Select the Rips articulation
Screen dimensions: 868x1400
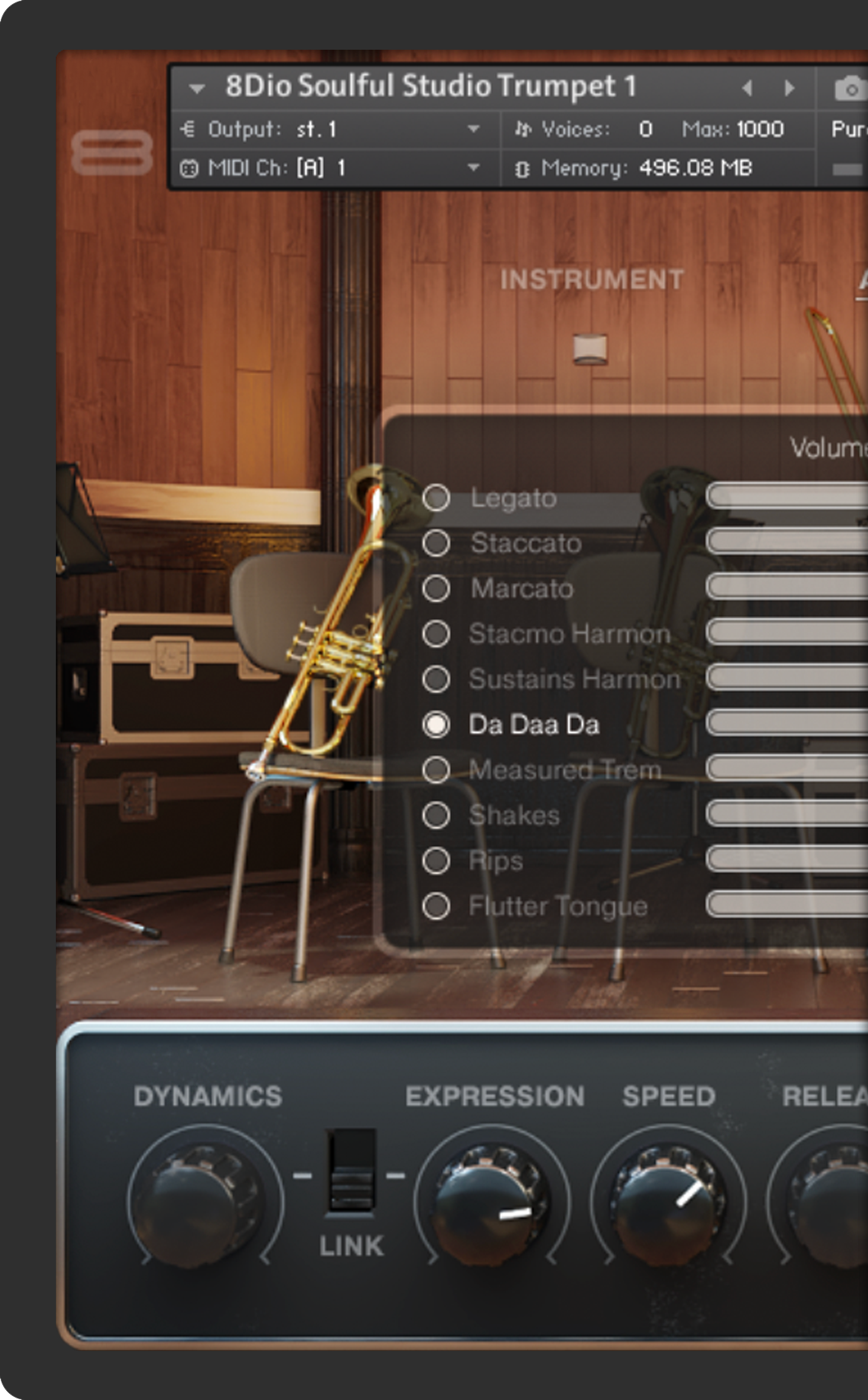click(436, 861)
